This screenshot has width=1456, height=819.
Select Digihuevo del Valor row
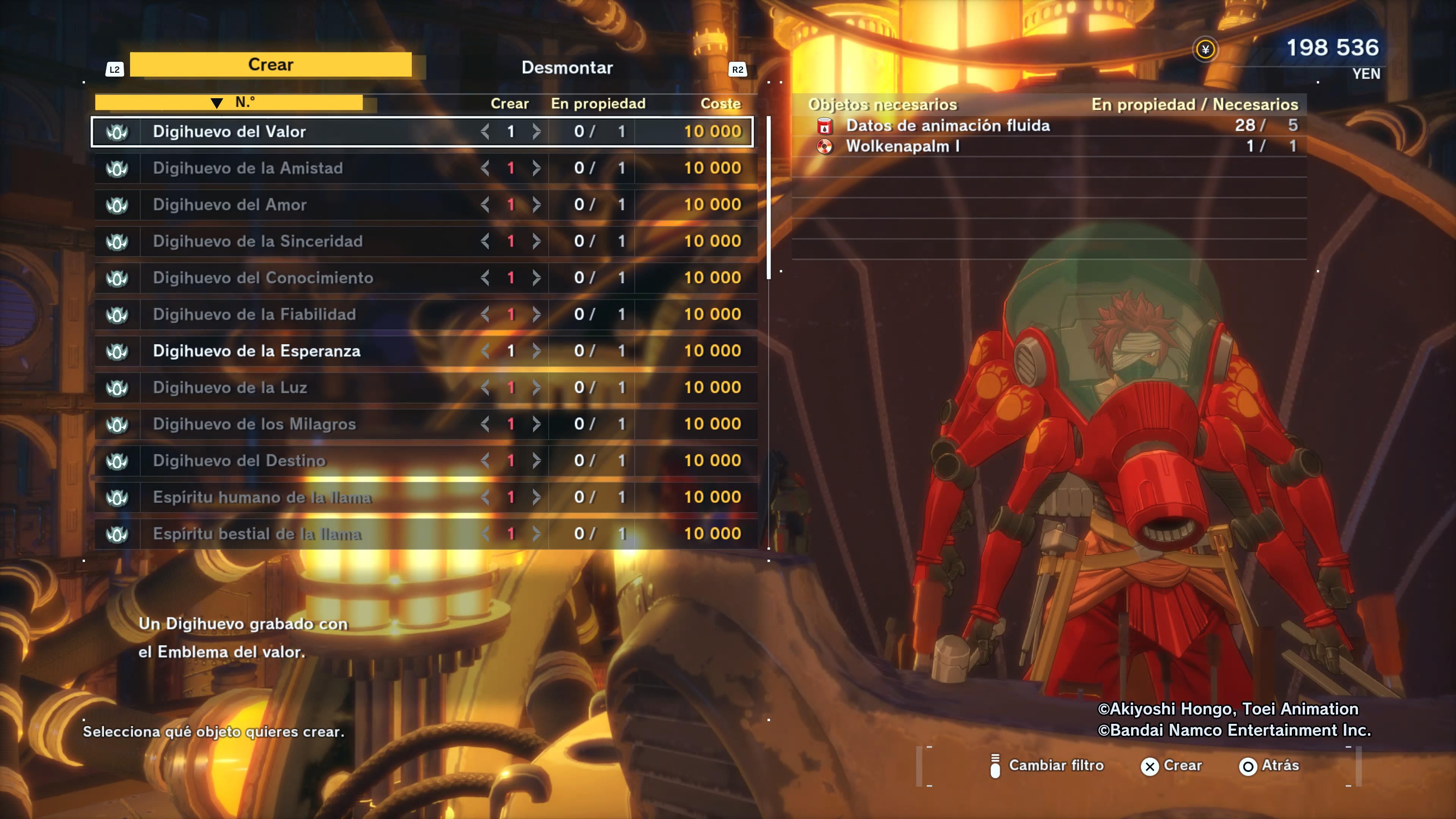pyautogui.click(x=229, y=132)
